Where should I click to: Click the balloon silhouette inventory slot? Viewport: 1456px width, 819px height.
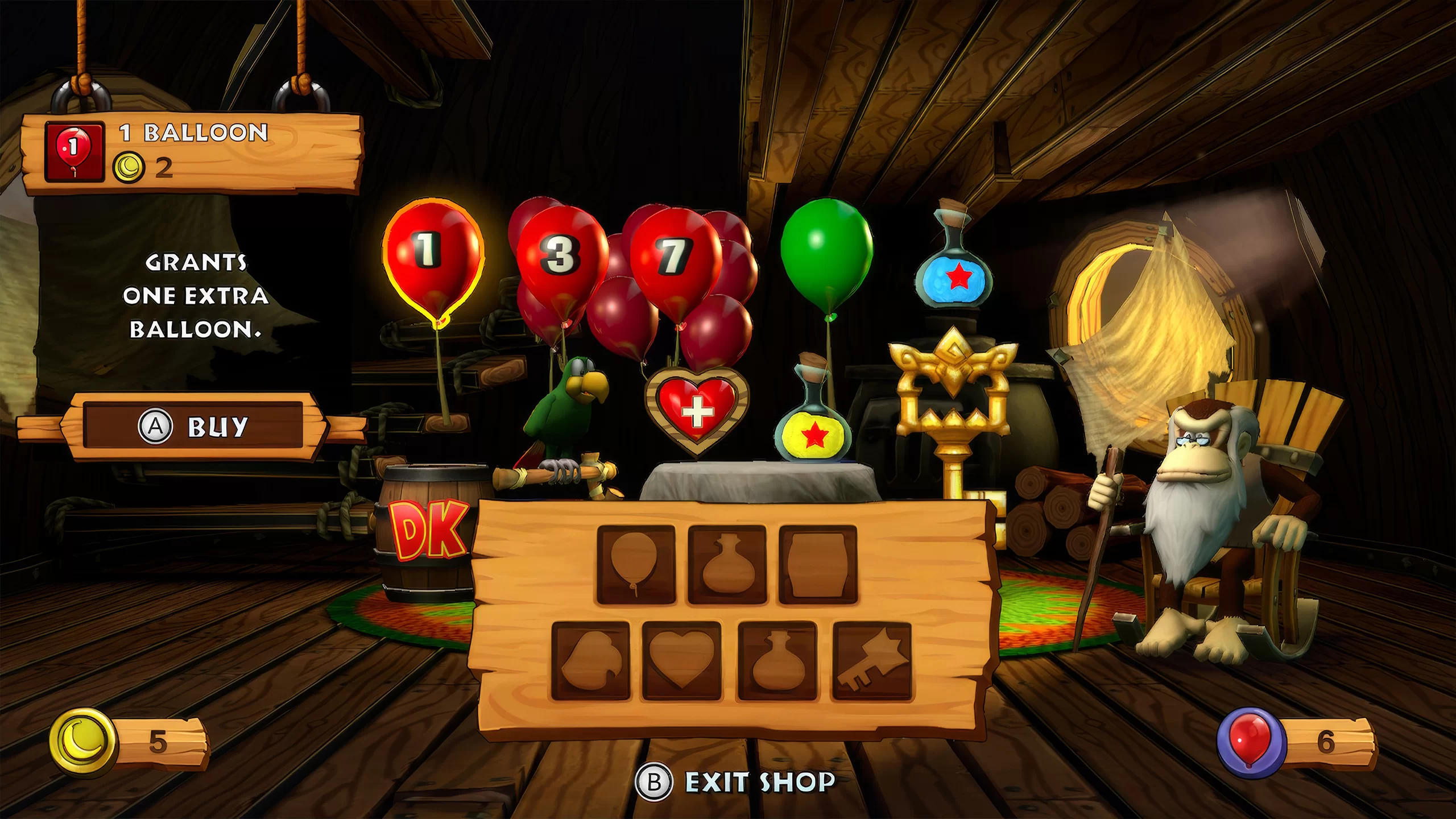click(x=636, y=565)
